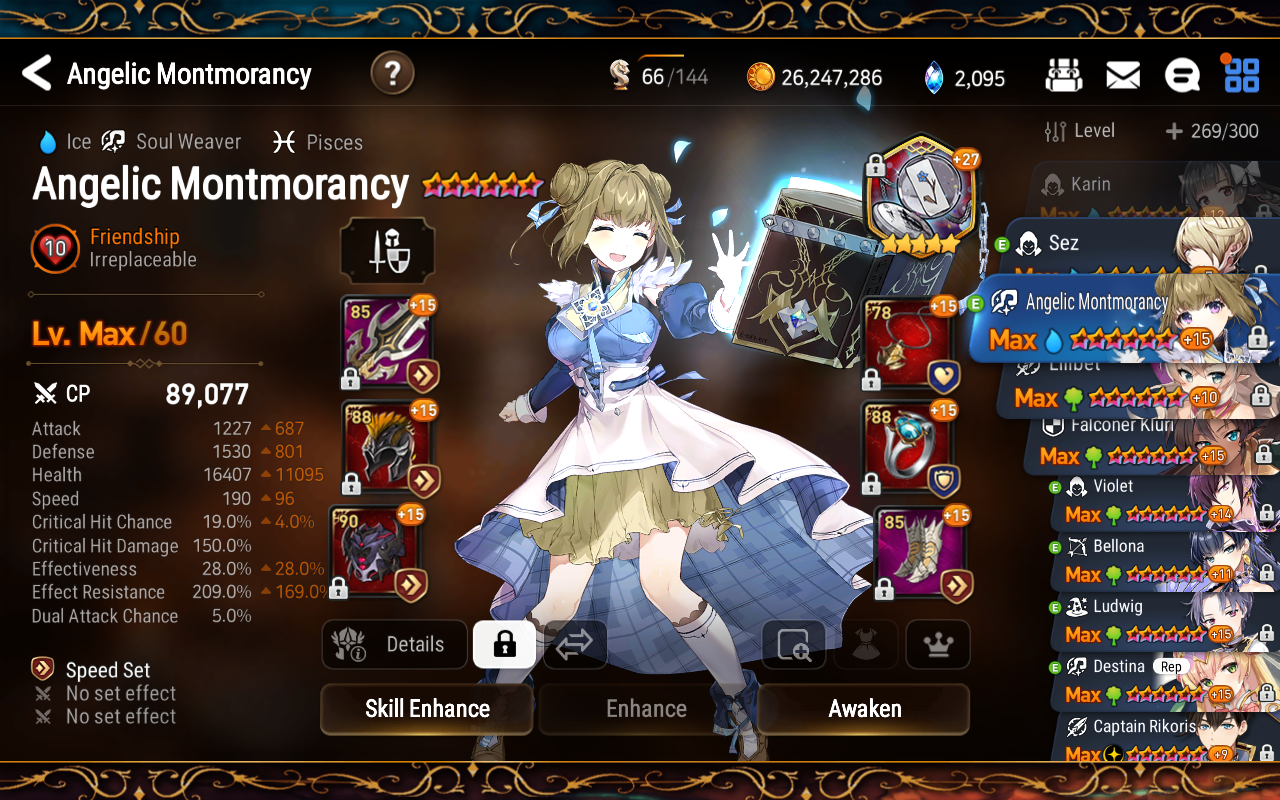Open the chat window
The height and width of the screenshot is (800, 1280).
[x=1184, y=75]
